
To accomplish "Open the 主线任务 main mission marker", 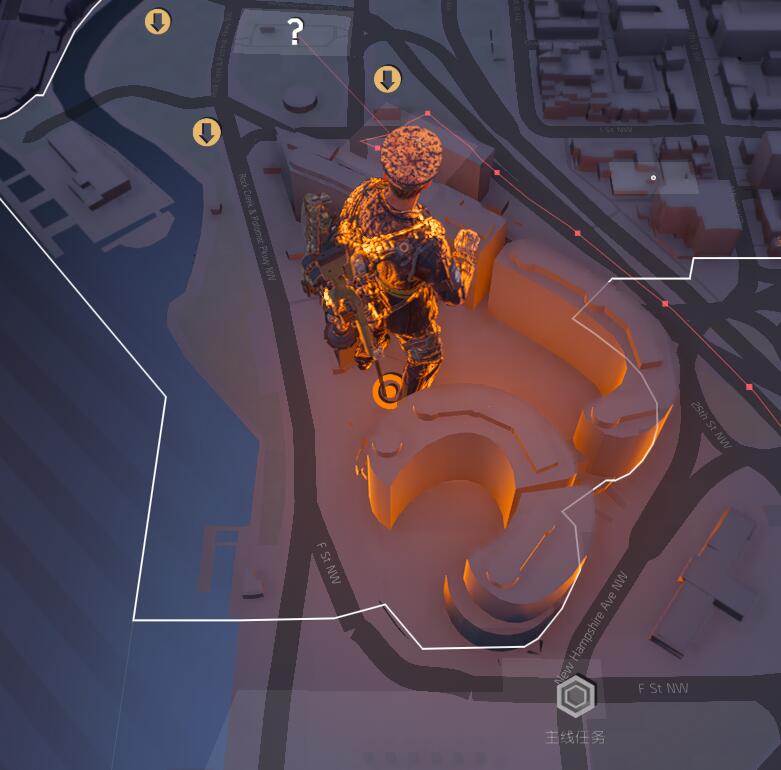I will coord(576,697).
